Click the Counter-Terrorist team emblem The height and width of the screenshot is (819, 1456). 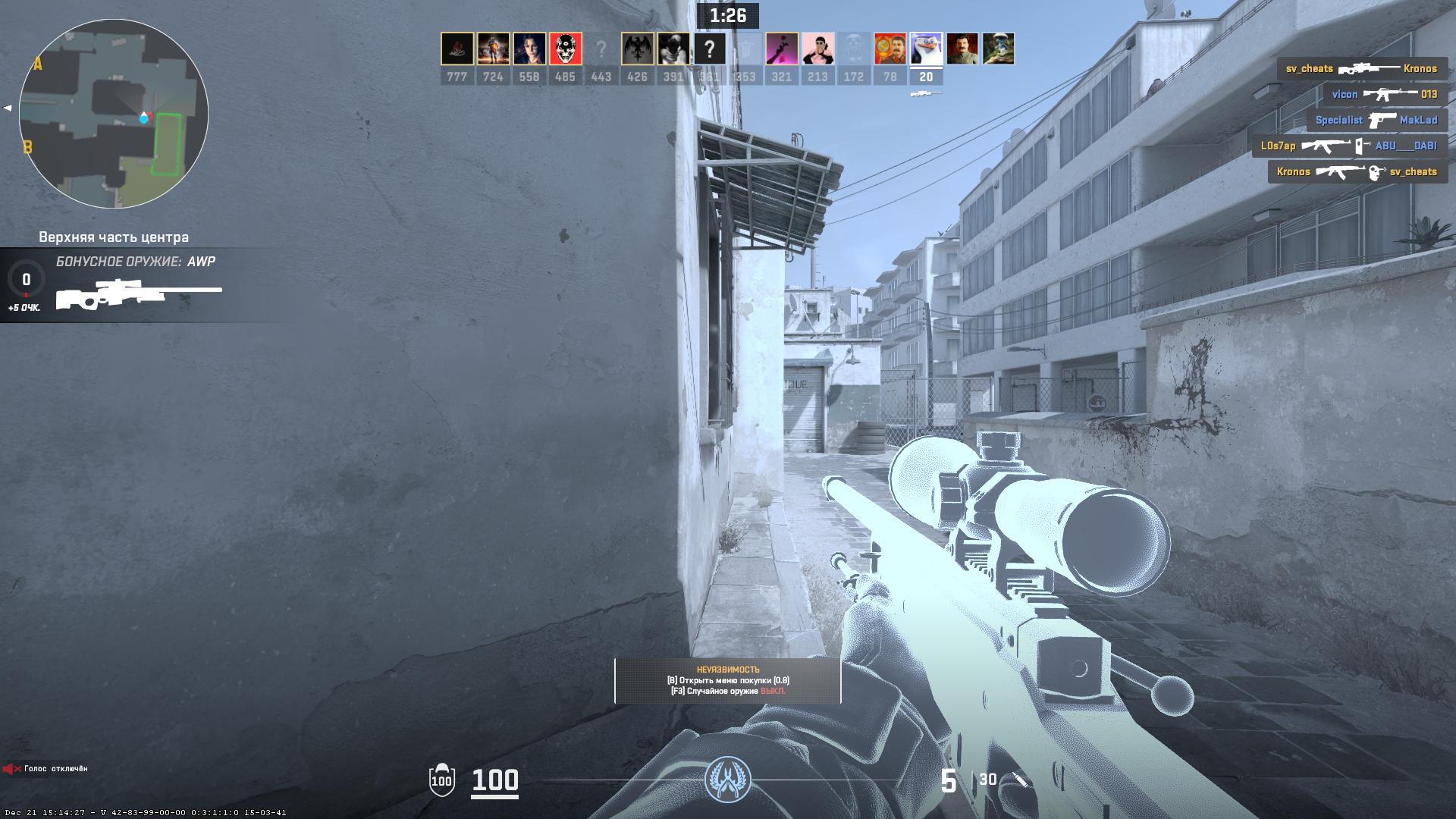727,780
